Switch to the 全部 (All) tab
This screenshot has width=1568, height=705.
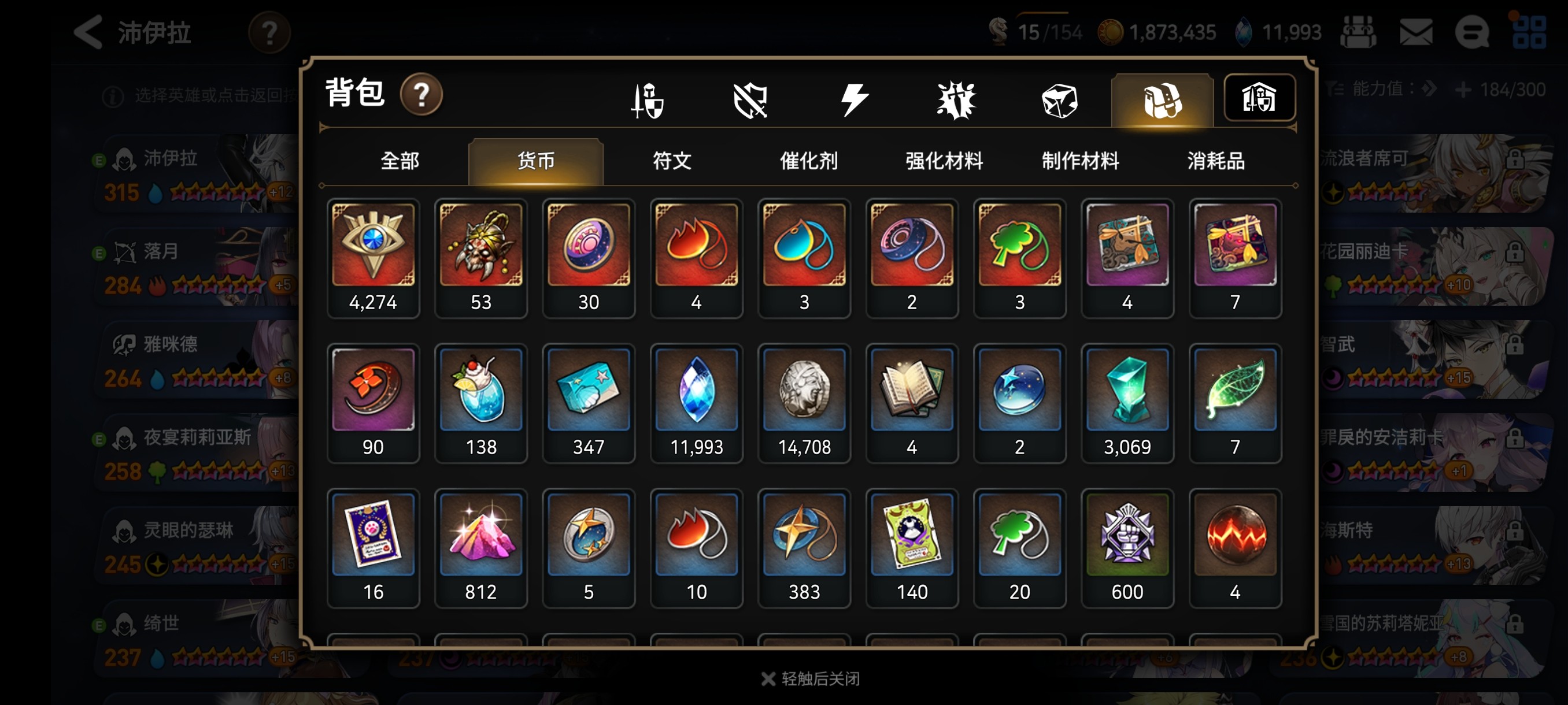[400, 161]
